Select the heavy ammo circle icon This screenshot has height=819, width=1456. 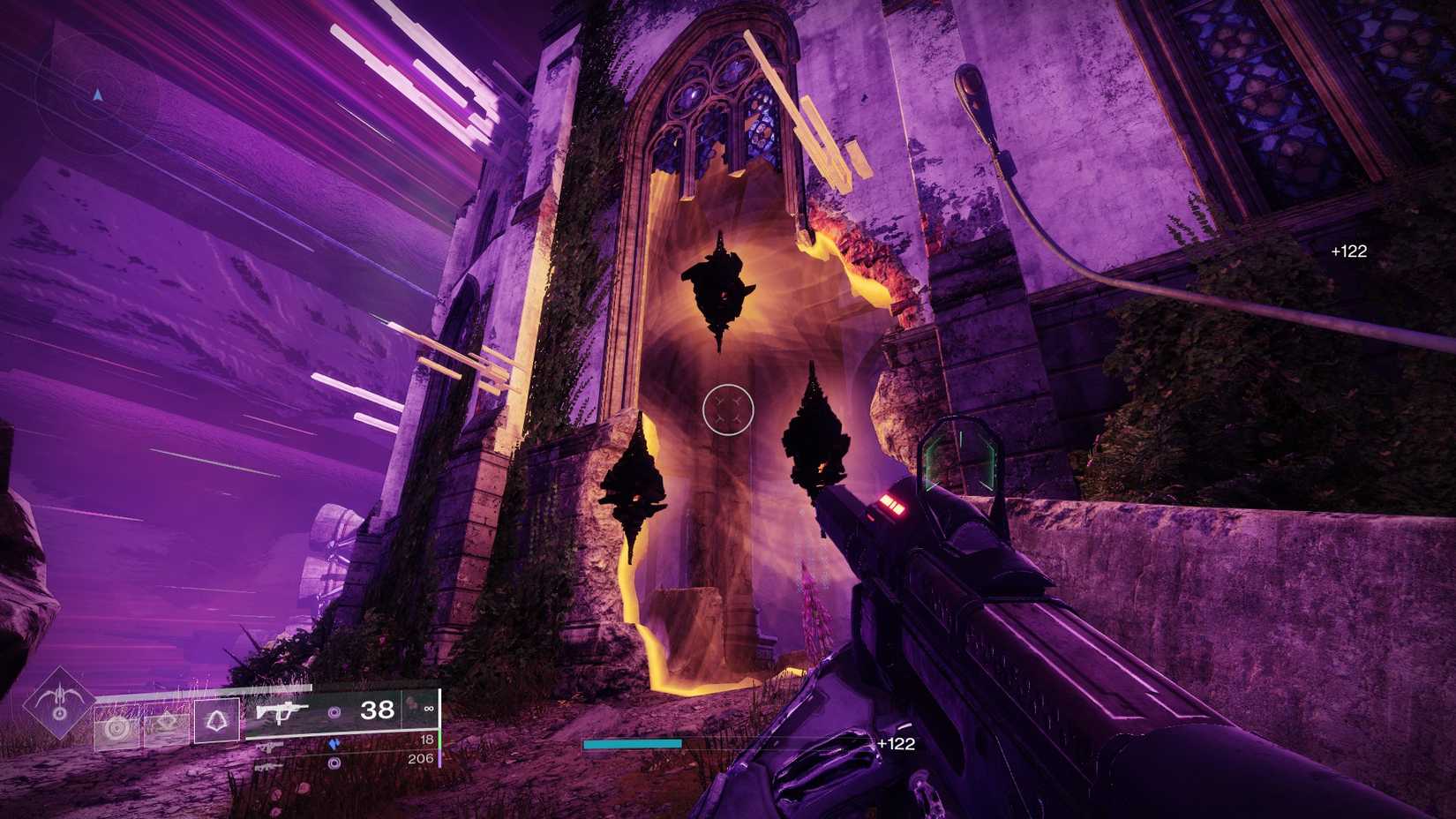click(334, 764)
